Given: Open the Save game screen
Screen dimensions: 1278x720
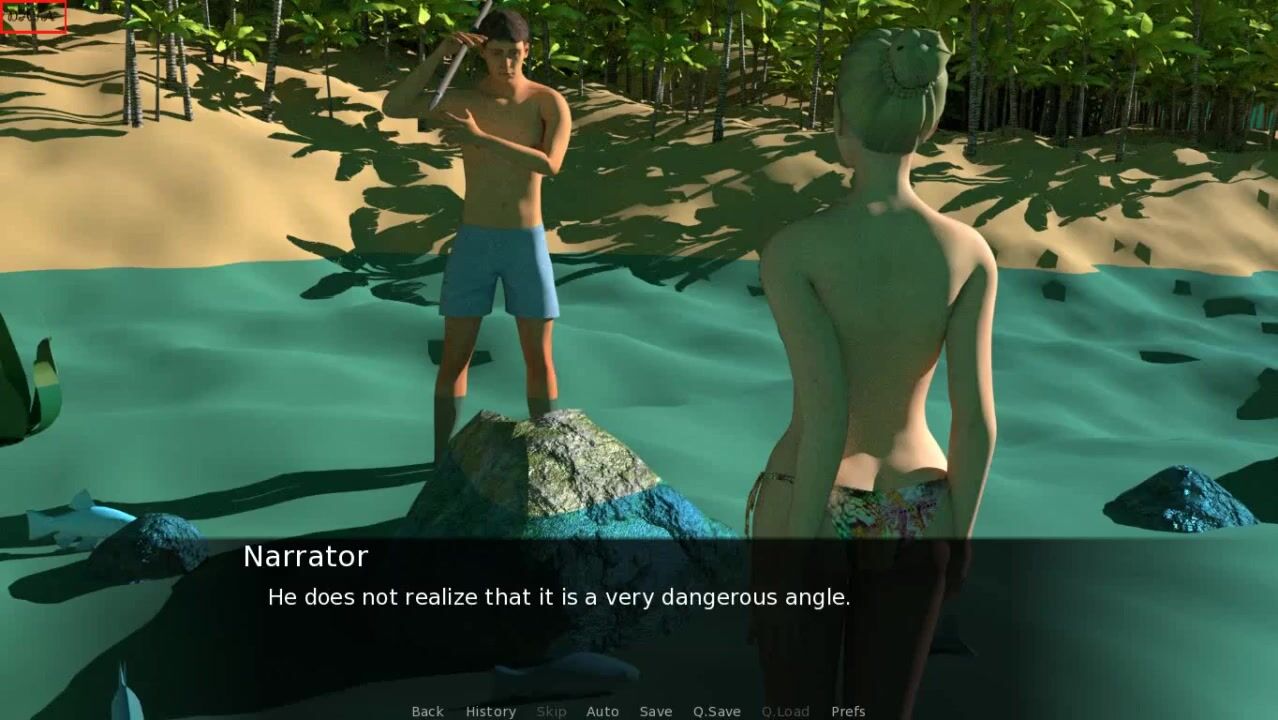Looking at the screenshot, I should coord(655,711).
